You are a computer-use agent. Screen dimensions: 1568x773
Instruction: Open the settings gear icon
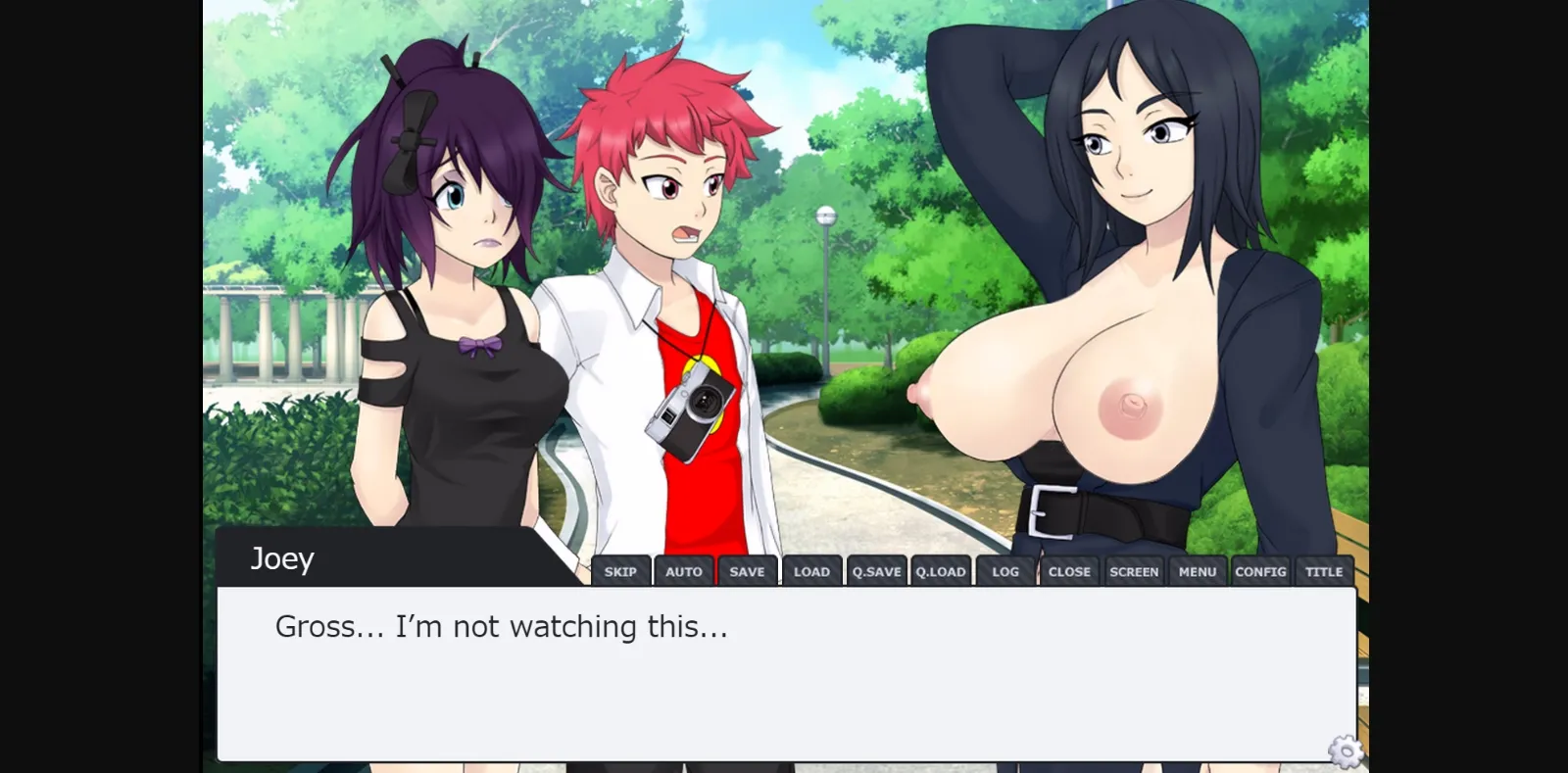point(1344,752)
